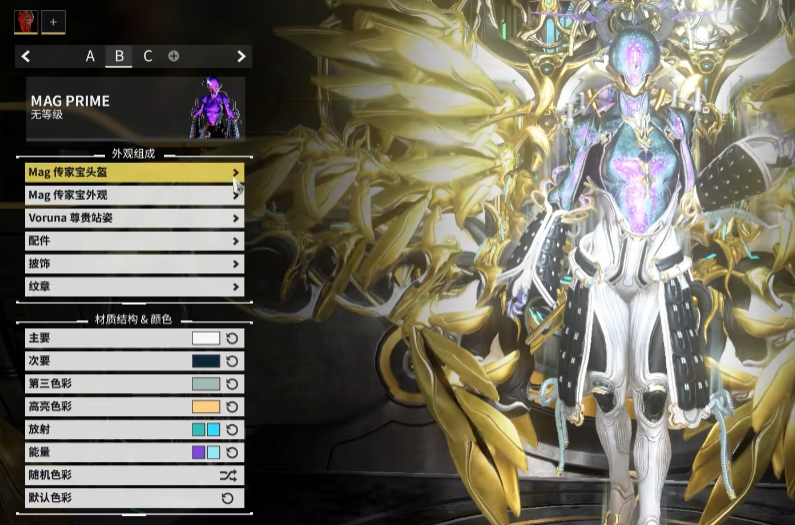Add a new appearance config slot
This screenshot has width=795, height=525.
point(174,56)
